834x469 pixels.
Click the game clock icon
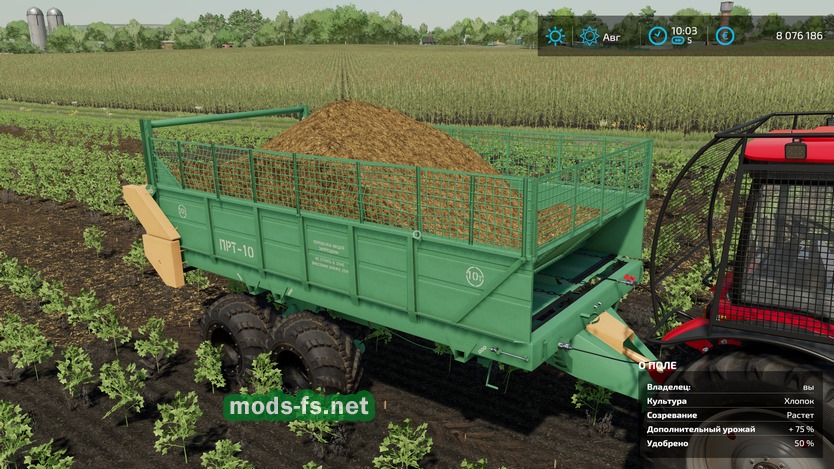[657, 36]
